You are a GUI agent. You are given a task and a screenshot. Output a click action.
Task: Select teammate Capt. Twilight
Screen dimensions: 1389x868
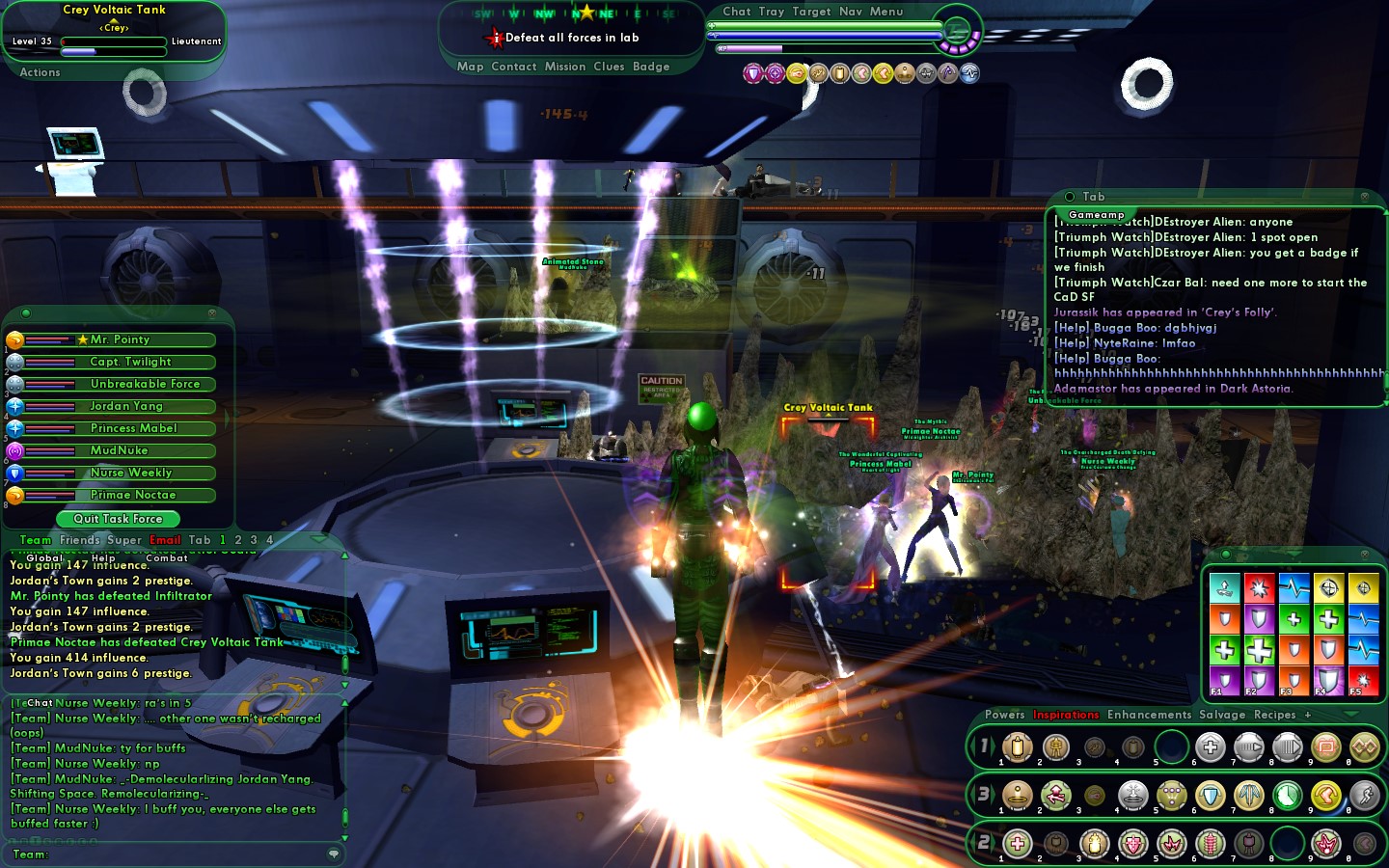pos(130,362)
